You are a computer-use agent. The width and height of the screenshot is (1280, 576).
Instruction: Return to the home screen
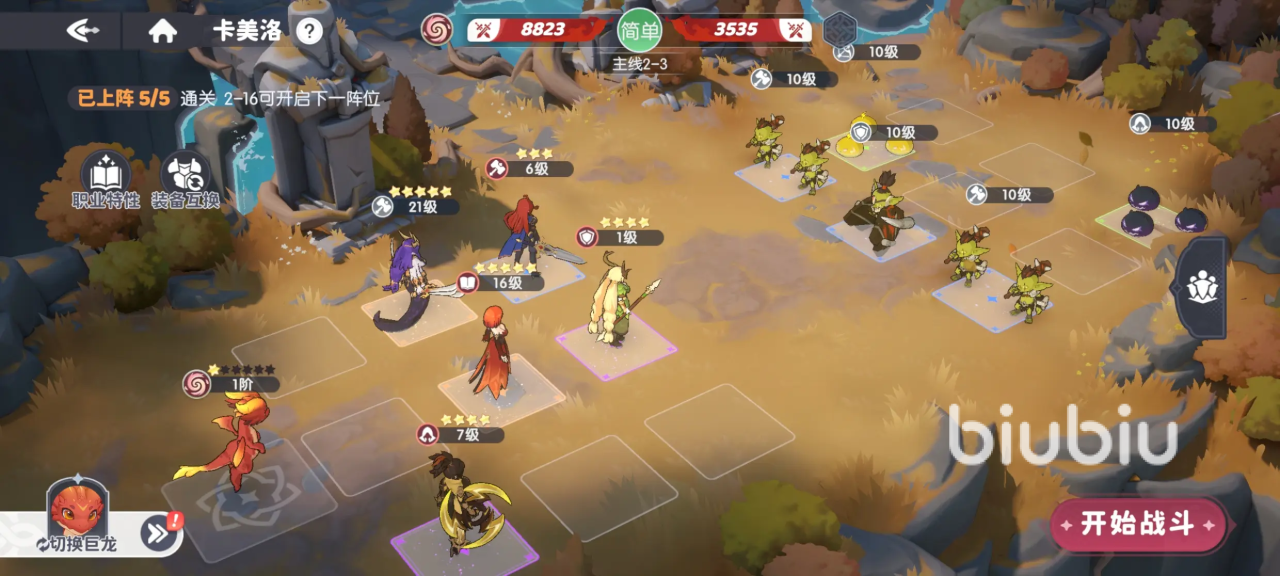click(162, 30)
